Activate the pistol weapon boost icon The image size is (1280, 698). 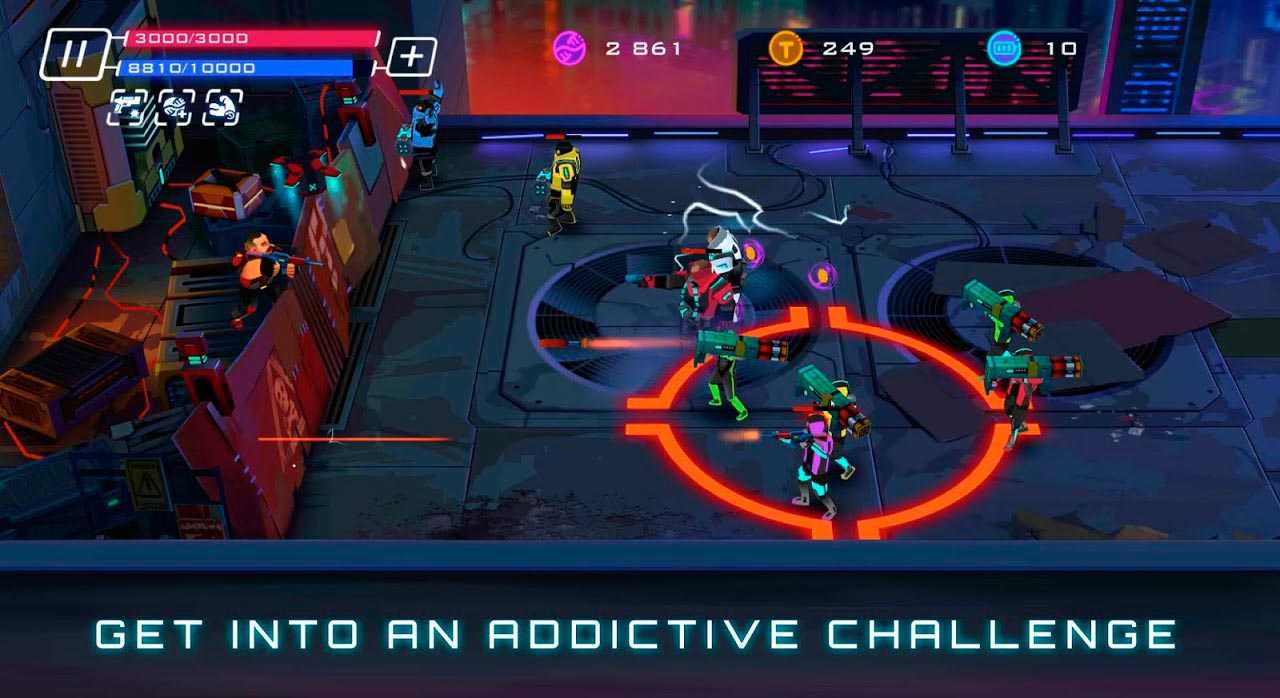pos(127,107)
